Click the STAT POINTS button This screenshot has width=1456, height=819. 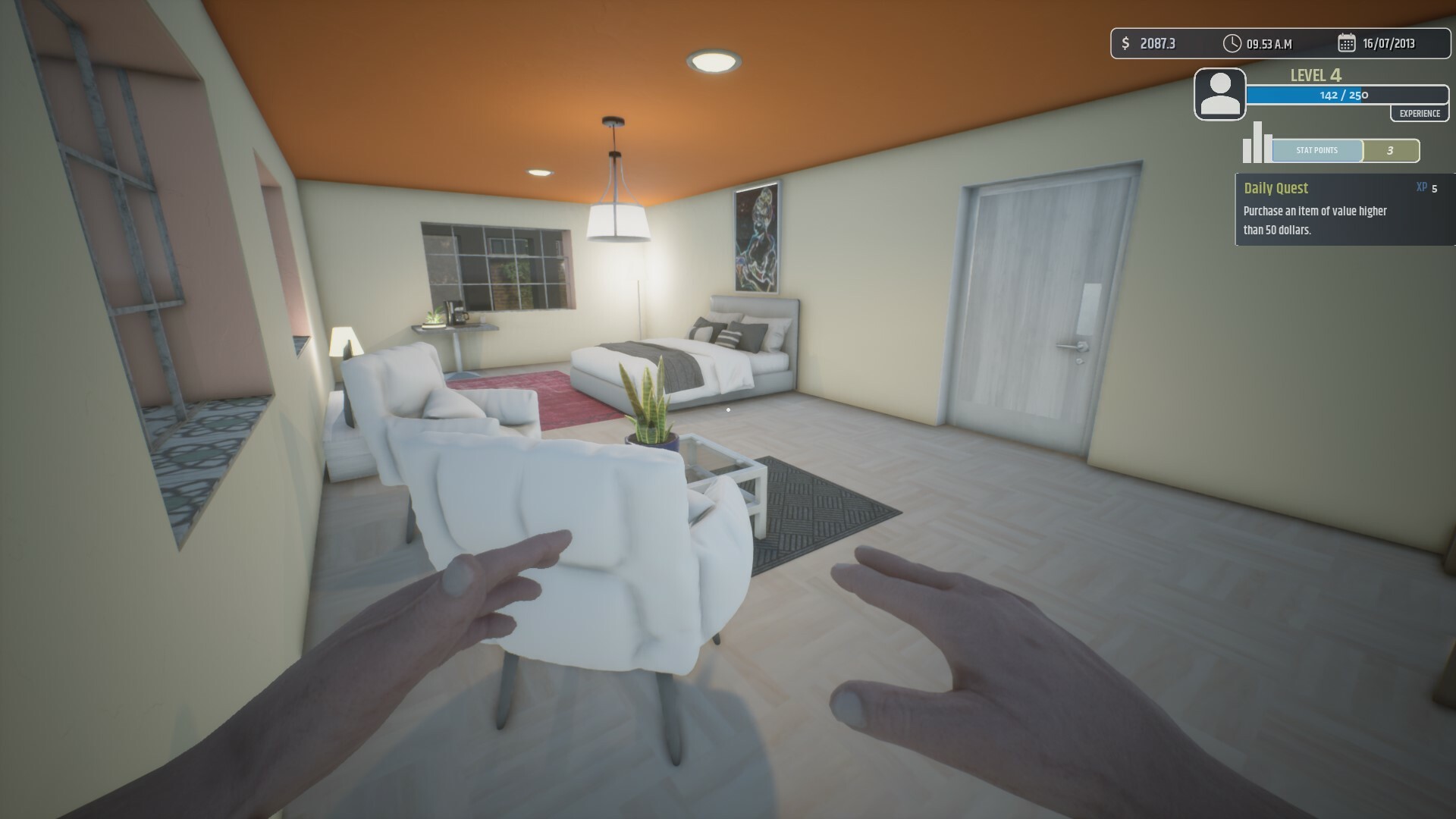click(x=1317, y=150)
